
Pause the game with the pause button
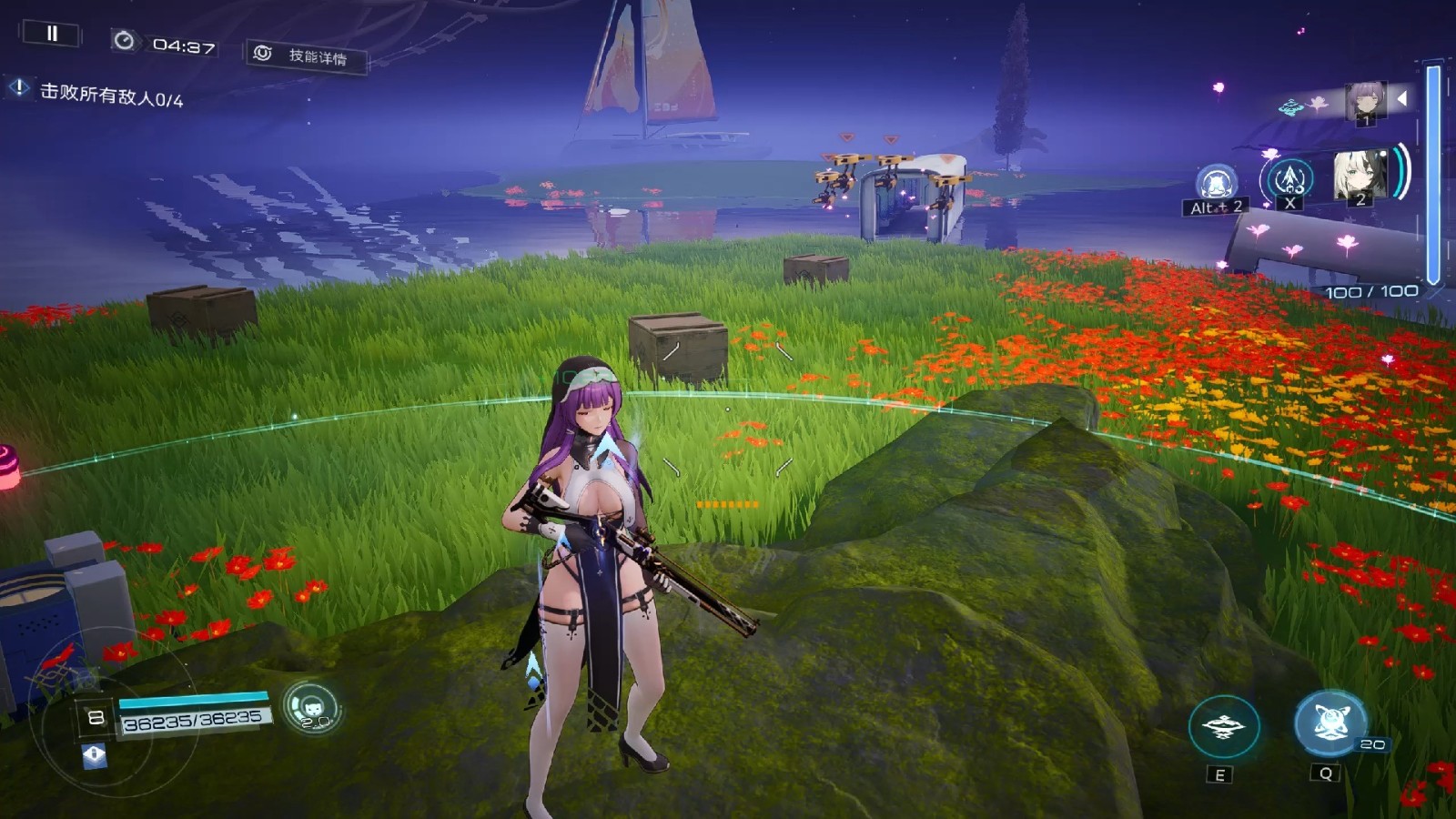[52, 35]
